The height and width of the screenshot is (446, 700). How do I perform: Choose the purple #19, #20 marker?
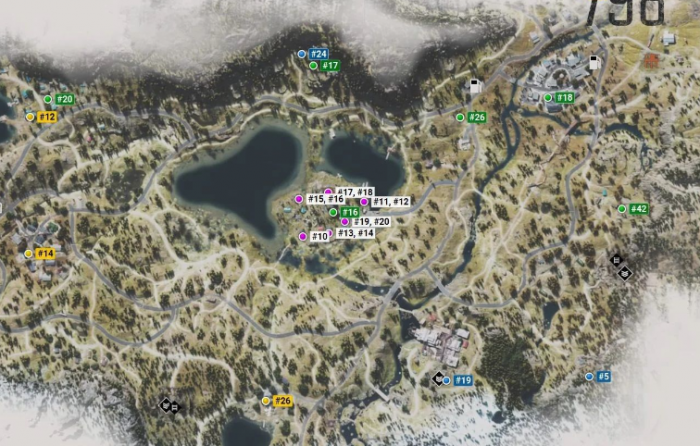point(345,222)
